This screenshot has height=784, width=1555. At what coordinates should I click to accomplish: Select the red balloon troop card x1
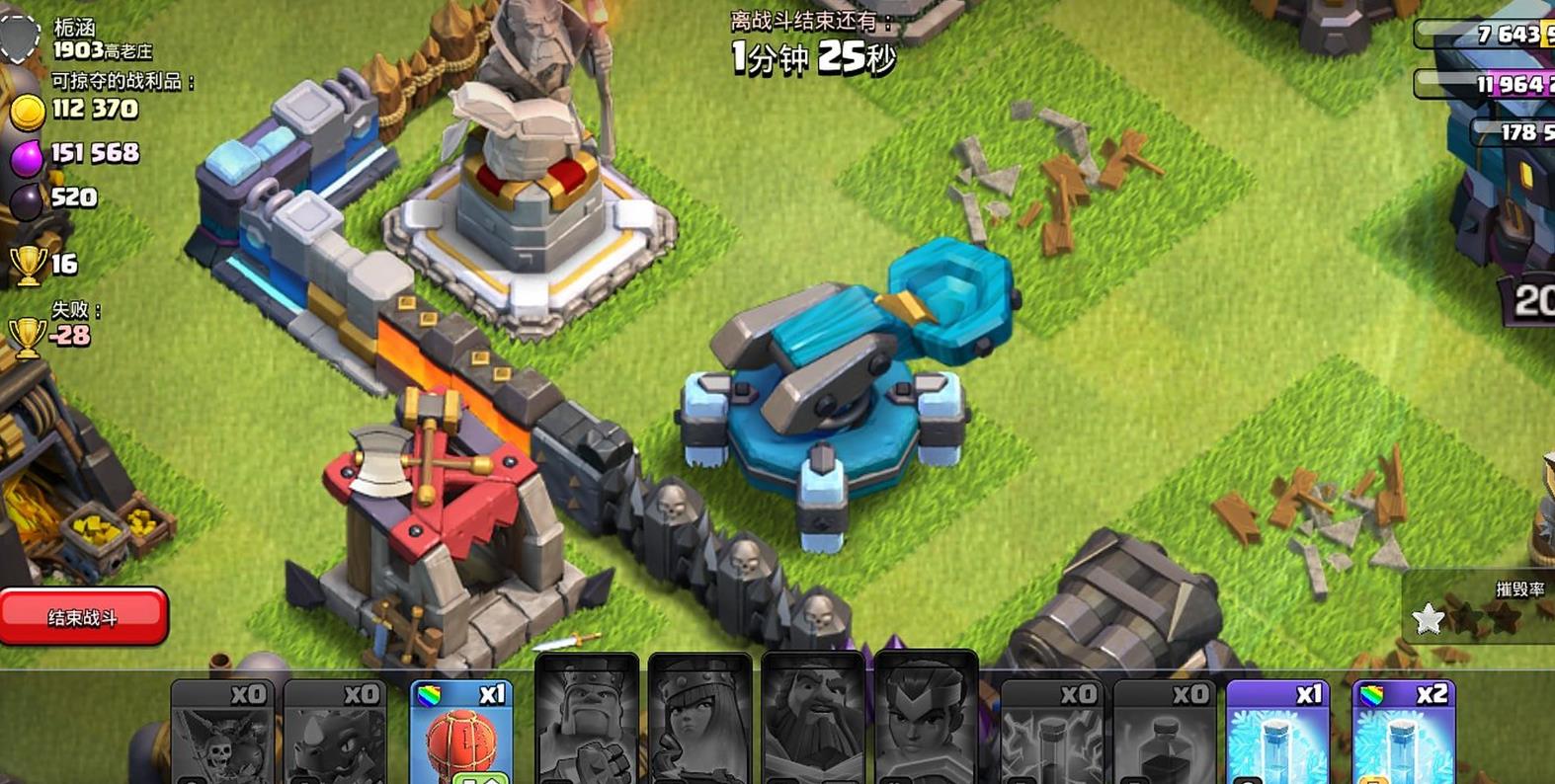[x=460, y=734]
